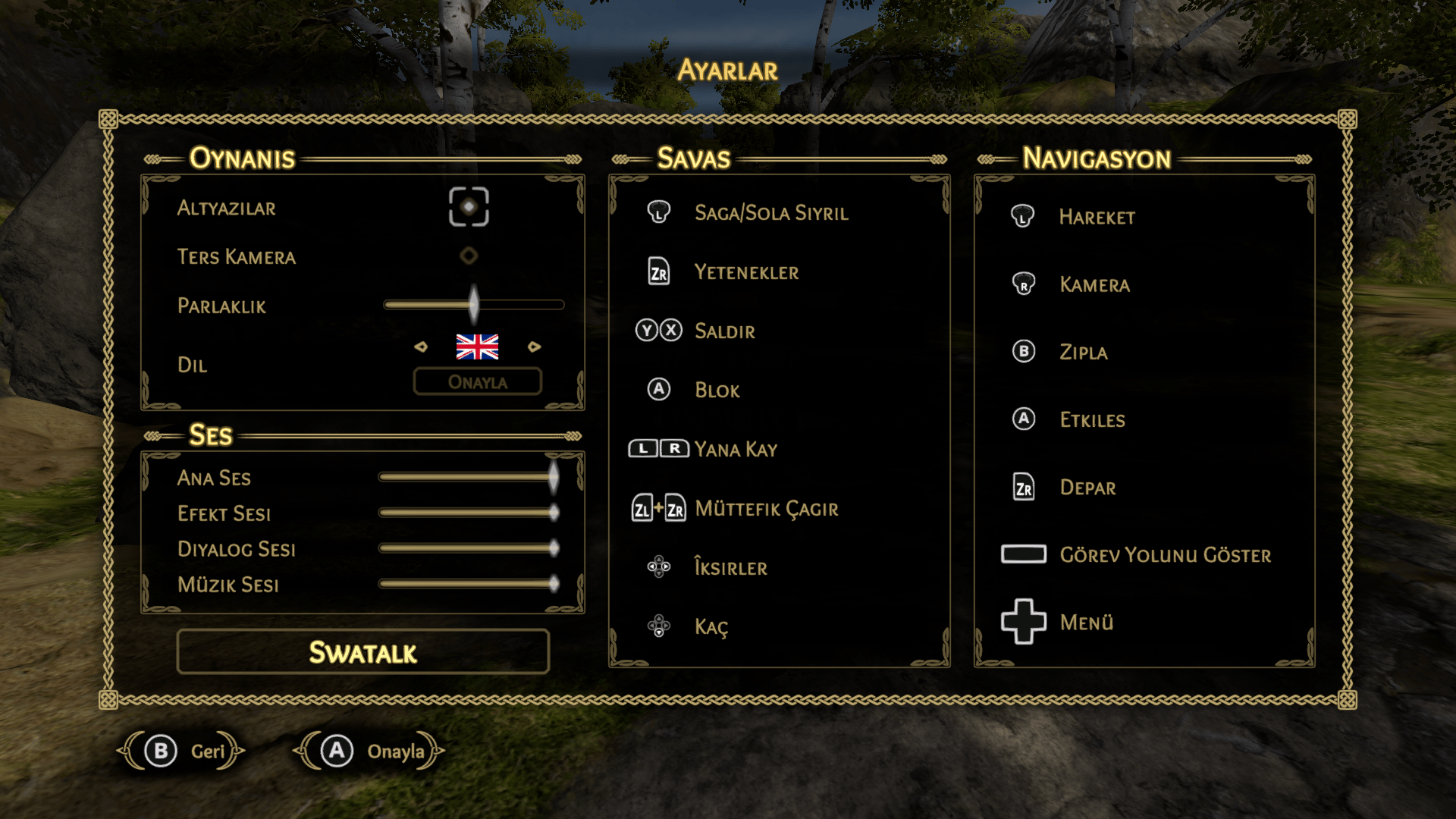
Task: Select next language with right arrow
Action: tap(535, 347)
